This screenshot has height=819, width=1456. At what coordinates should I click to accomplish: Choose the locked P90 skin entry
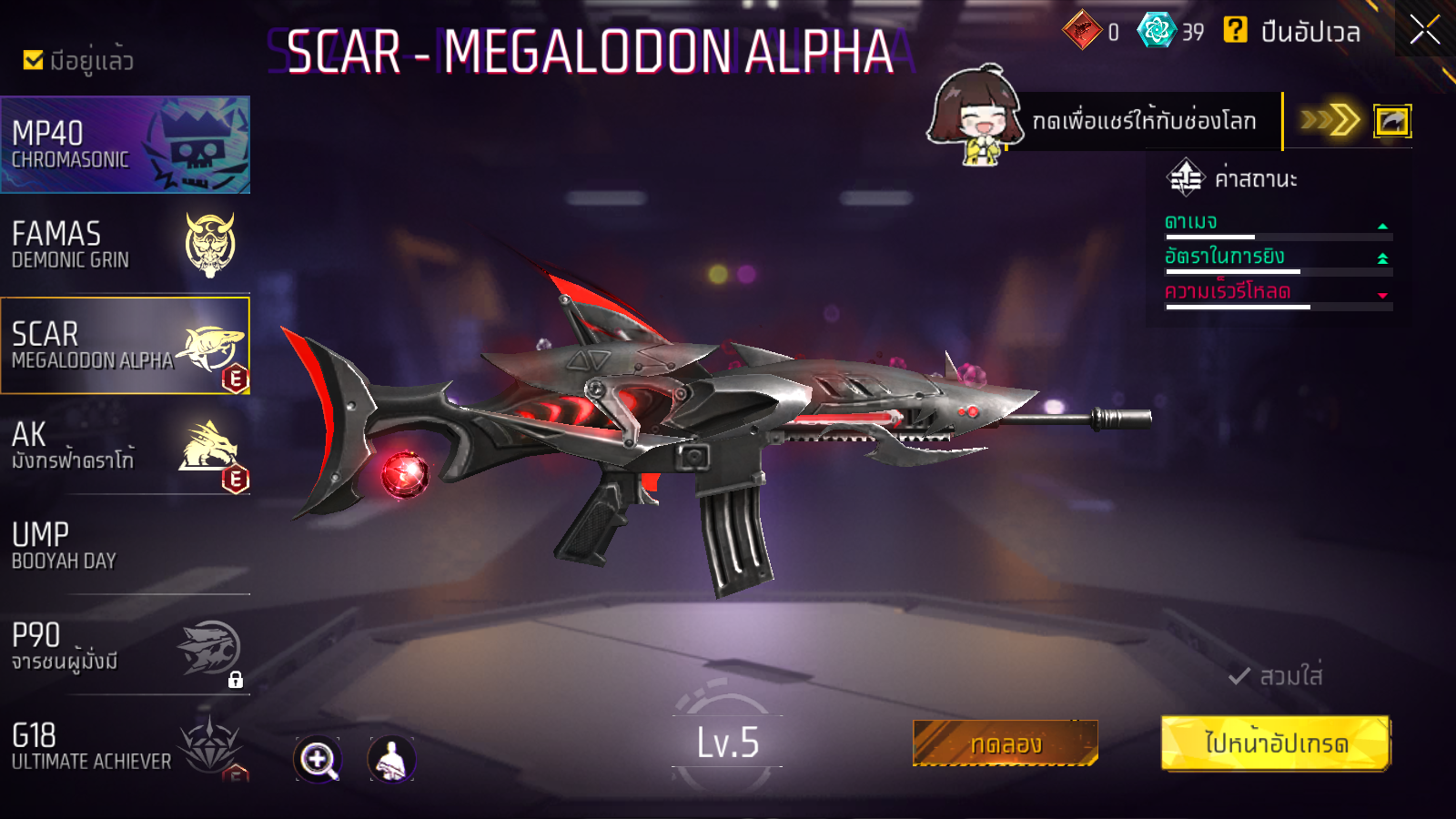pos(125,646)
